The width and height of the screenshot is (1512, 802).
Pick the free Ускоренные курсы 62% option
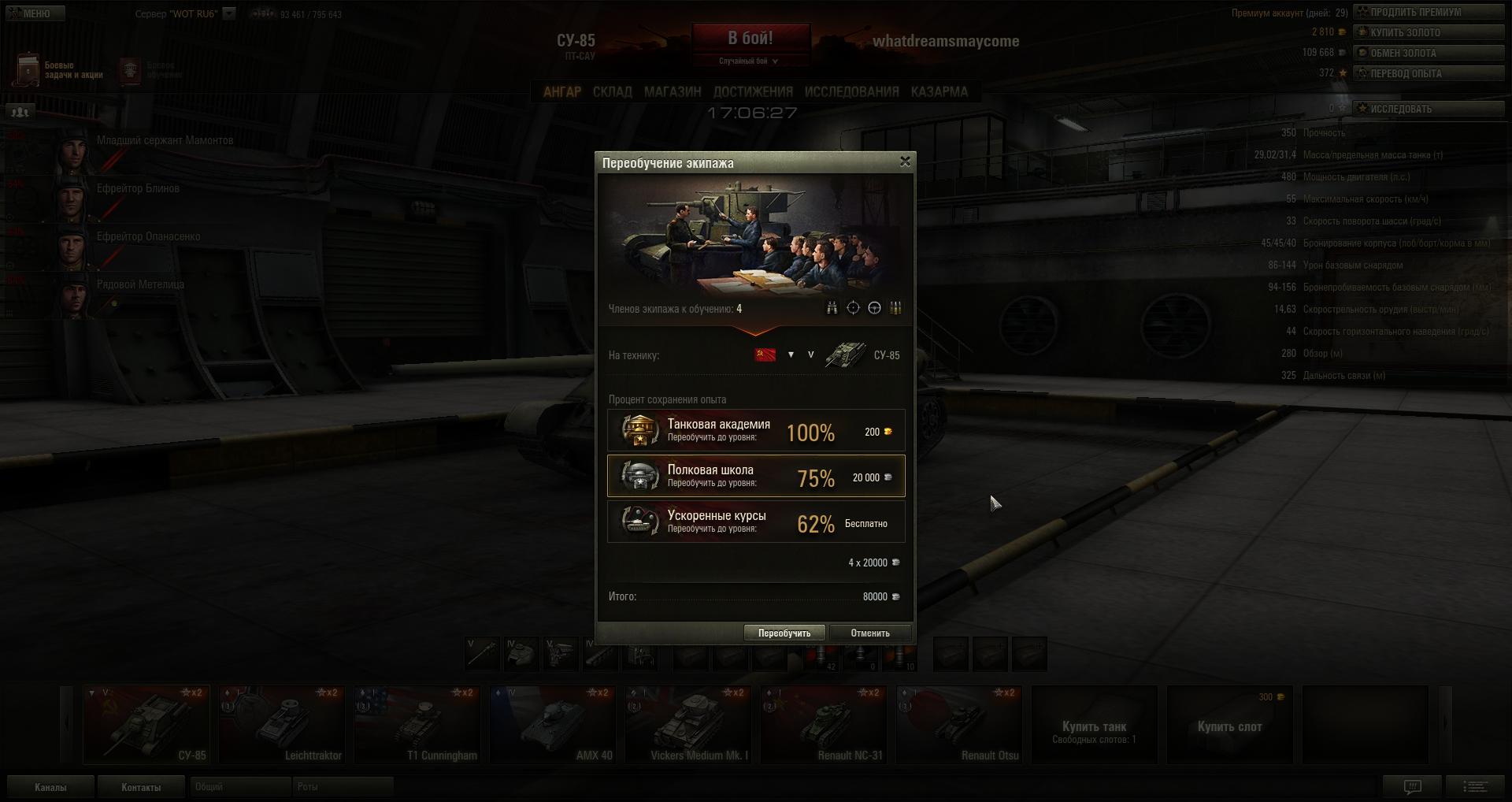[x=756, y=522]
